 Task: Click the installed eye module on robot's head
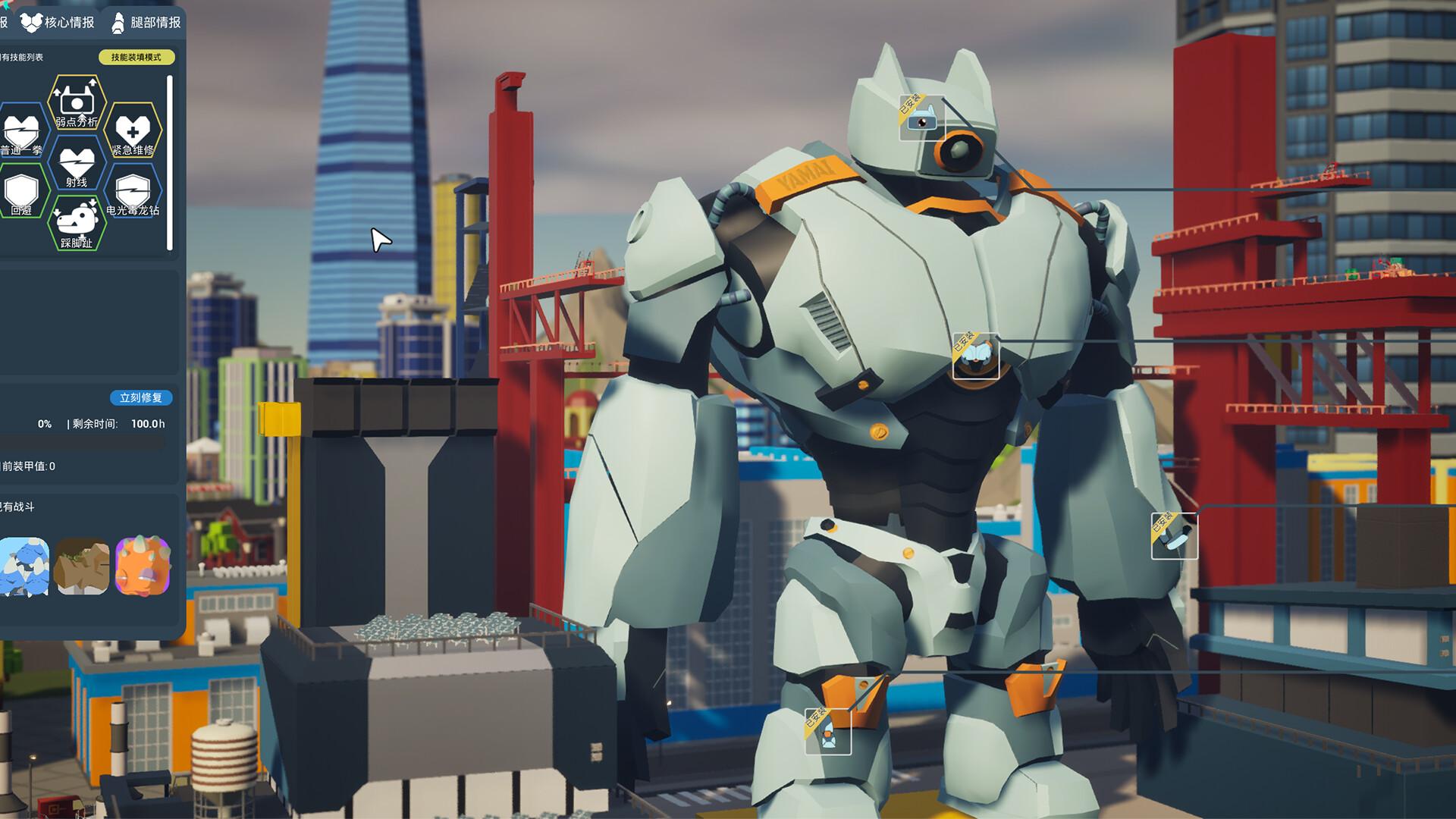click(x=921, y=118)
